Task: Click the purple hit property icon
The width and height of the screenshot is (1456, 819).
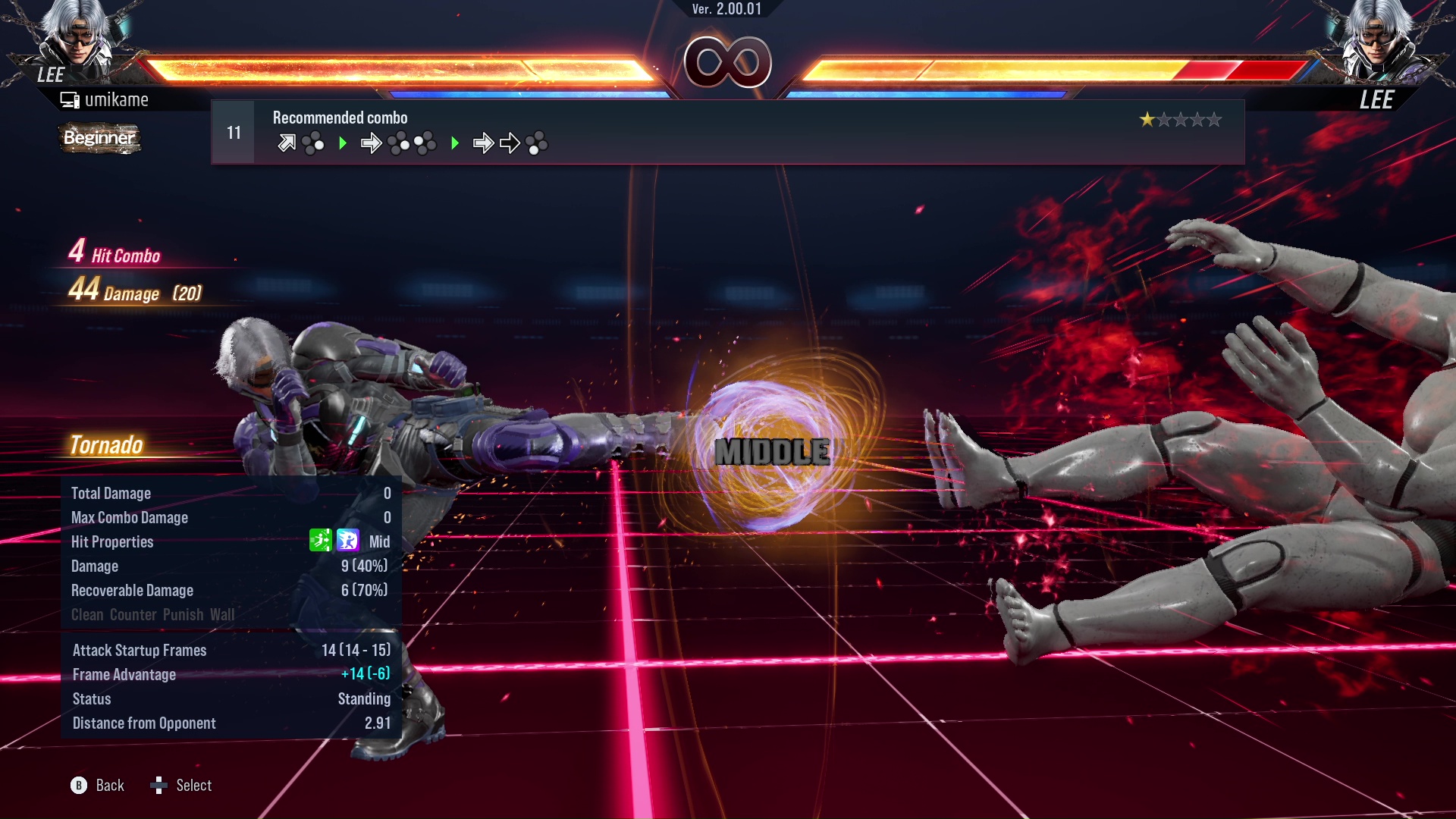Action: coord(348,541)
